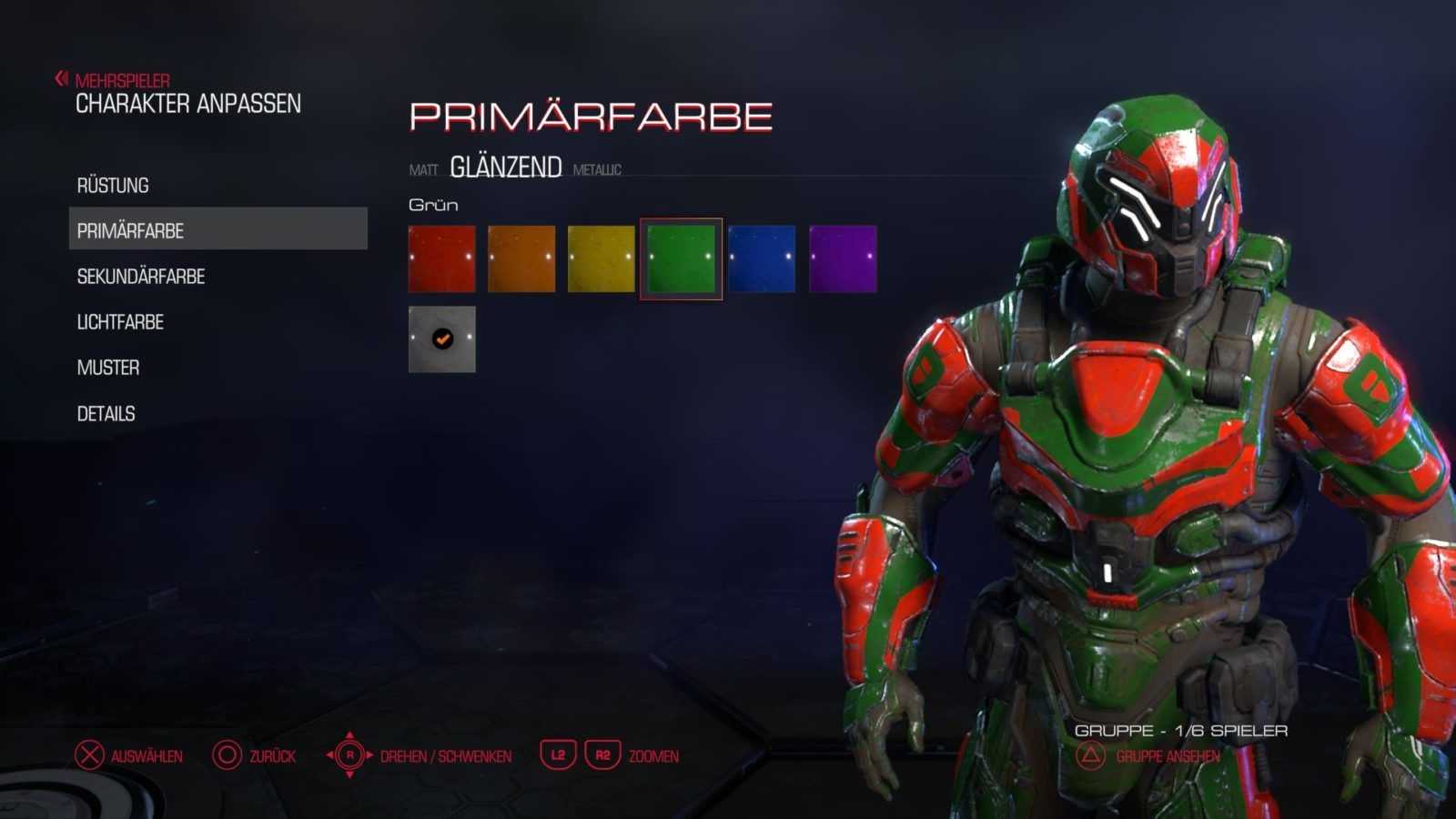Select the yellow color swatch

click(602, 259)
